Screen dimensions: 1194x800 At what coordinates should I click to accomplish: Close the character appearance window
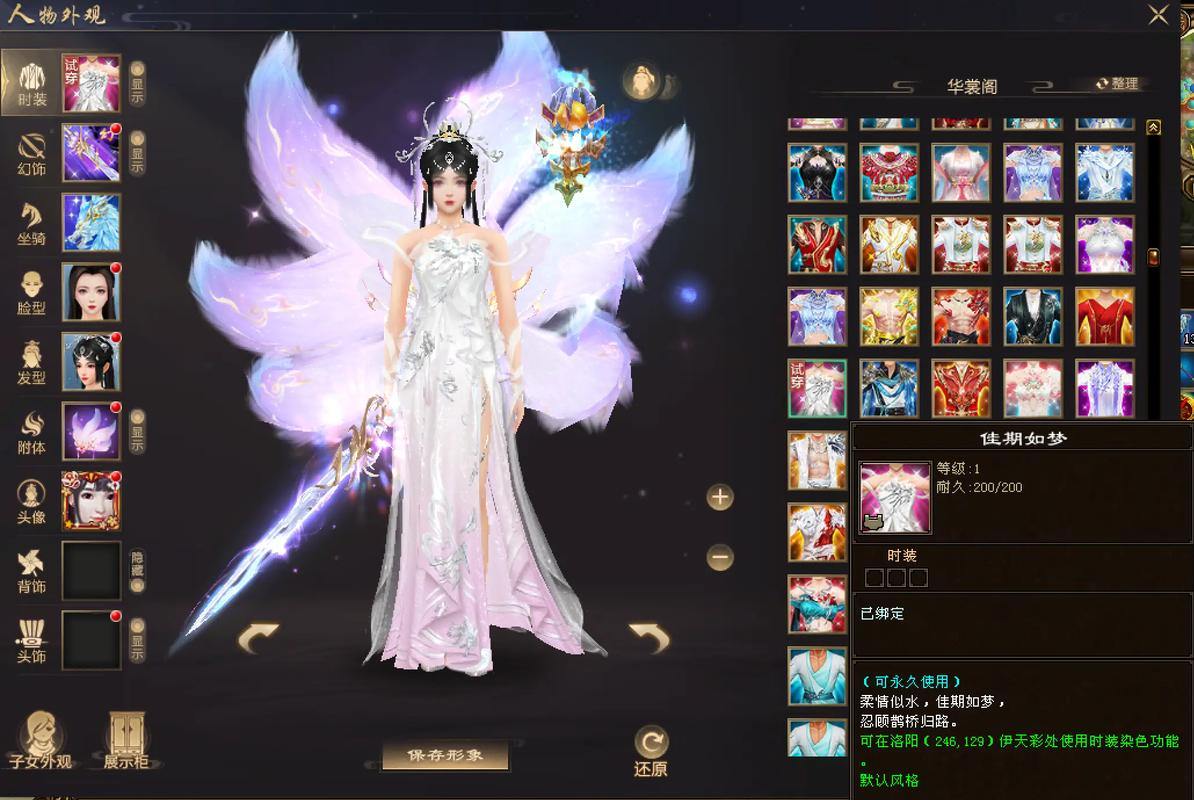1158,14
